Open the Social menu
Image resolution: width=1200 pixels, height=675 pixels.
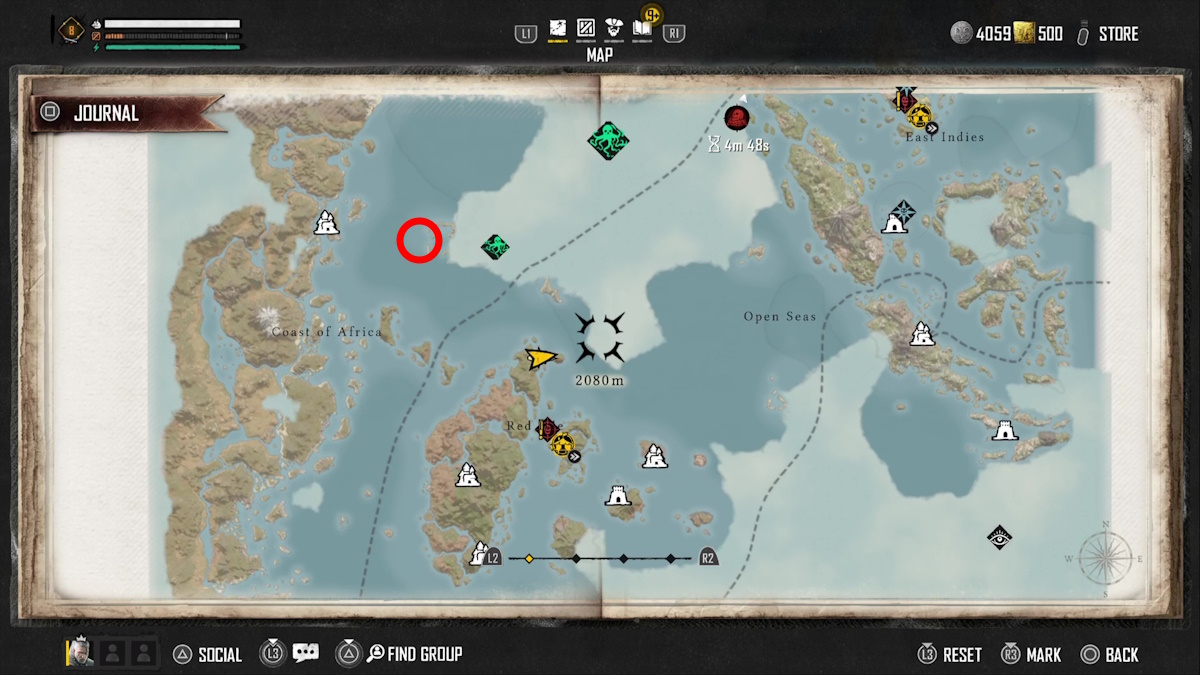(x=208, y=655)
